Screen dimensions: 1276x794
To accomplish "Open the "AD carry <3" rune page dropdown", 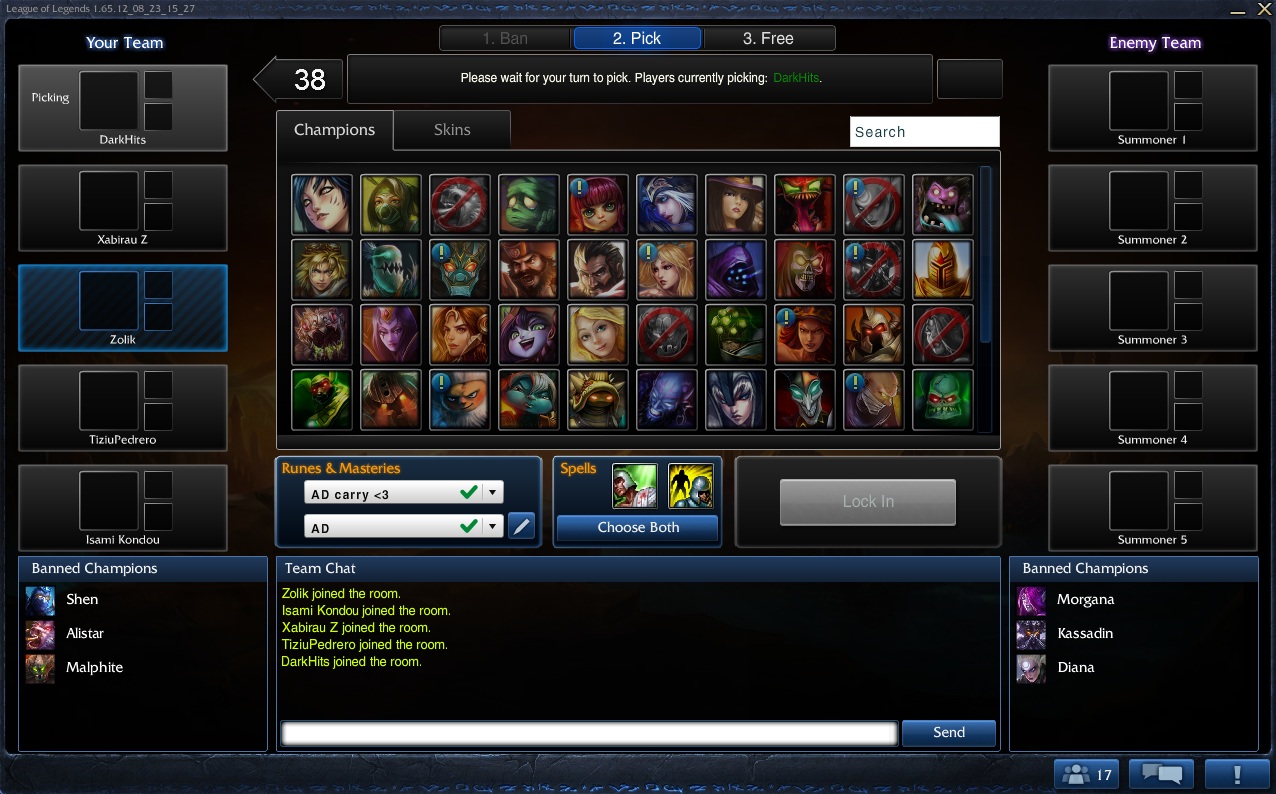I will [x=403, y=493].
